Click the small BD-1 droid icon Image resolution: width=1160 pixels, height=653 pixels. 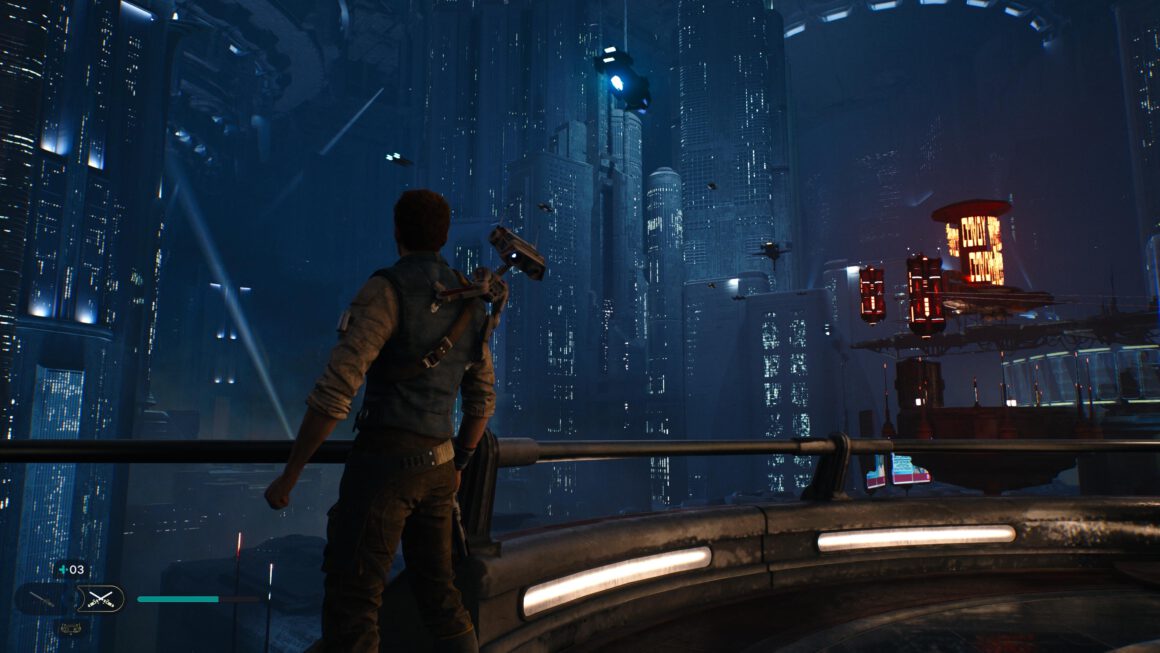click(71, 628)
